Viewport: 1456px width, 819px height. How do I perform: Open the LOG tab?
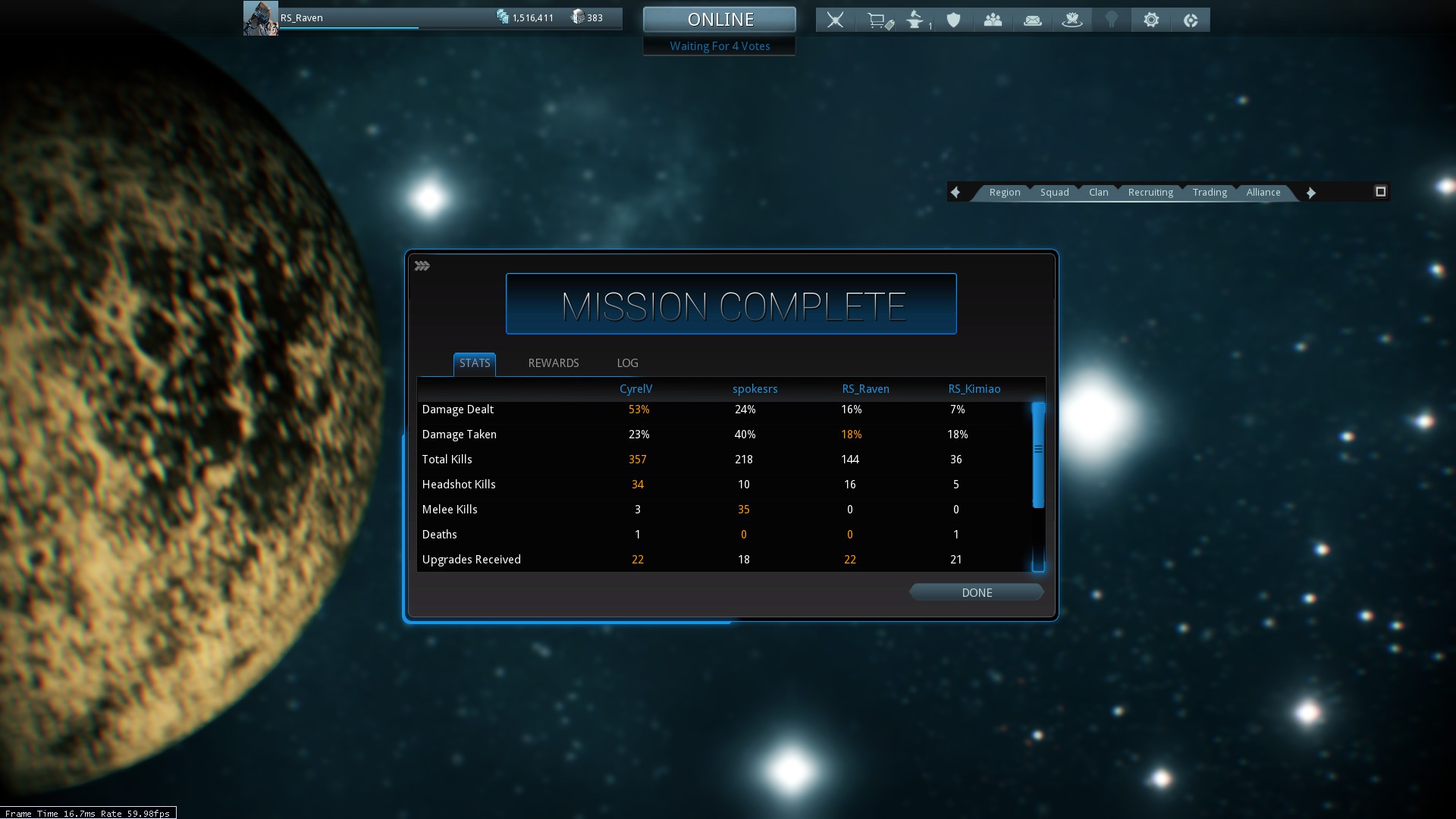tap(627, 363)
